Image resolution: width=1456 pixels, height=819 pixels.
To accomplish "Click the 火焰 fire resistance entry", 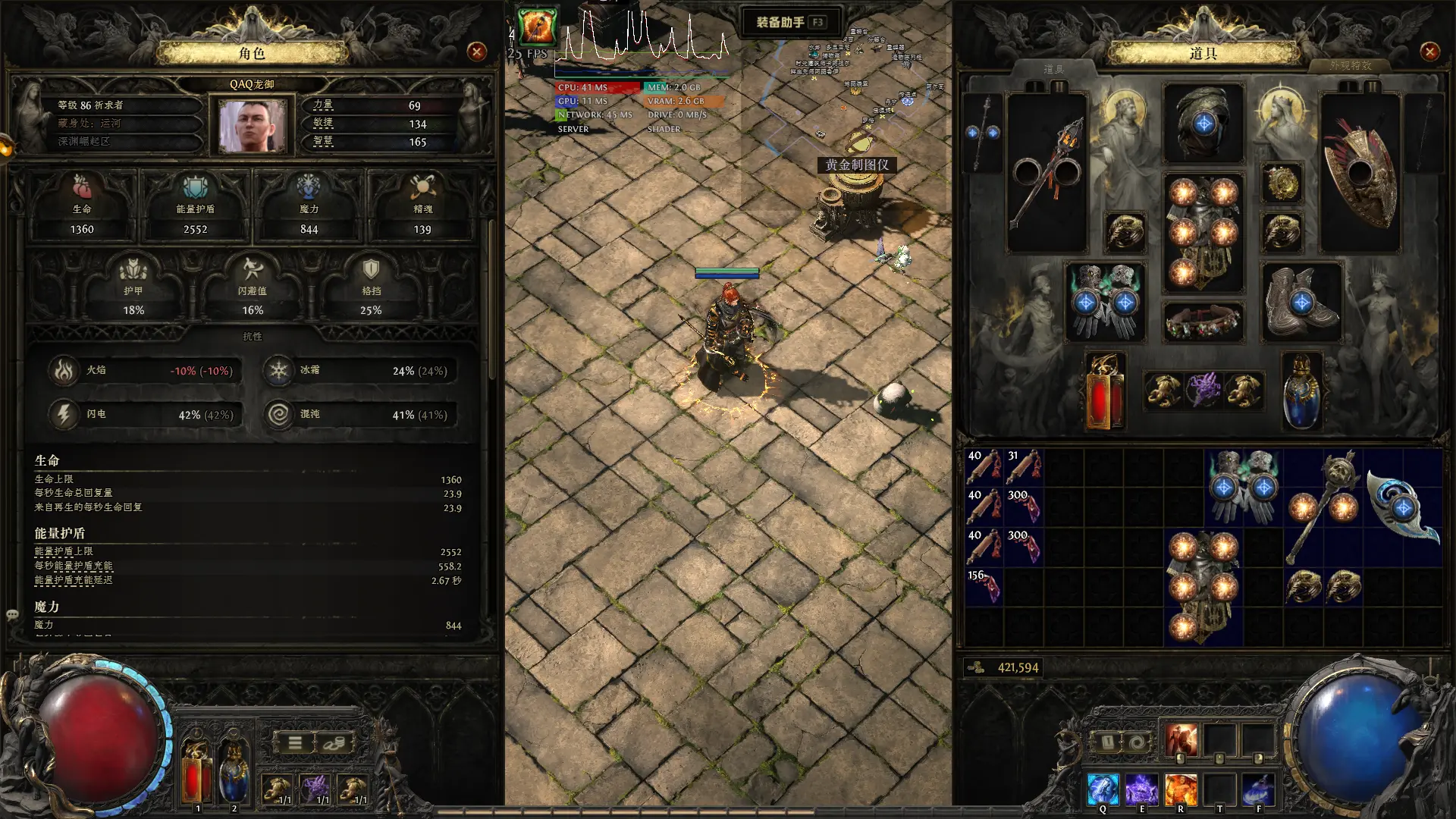I will [x=146, y=371].
